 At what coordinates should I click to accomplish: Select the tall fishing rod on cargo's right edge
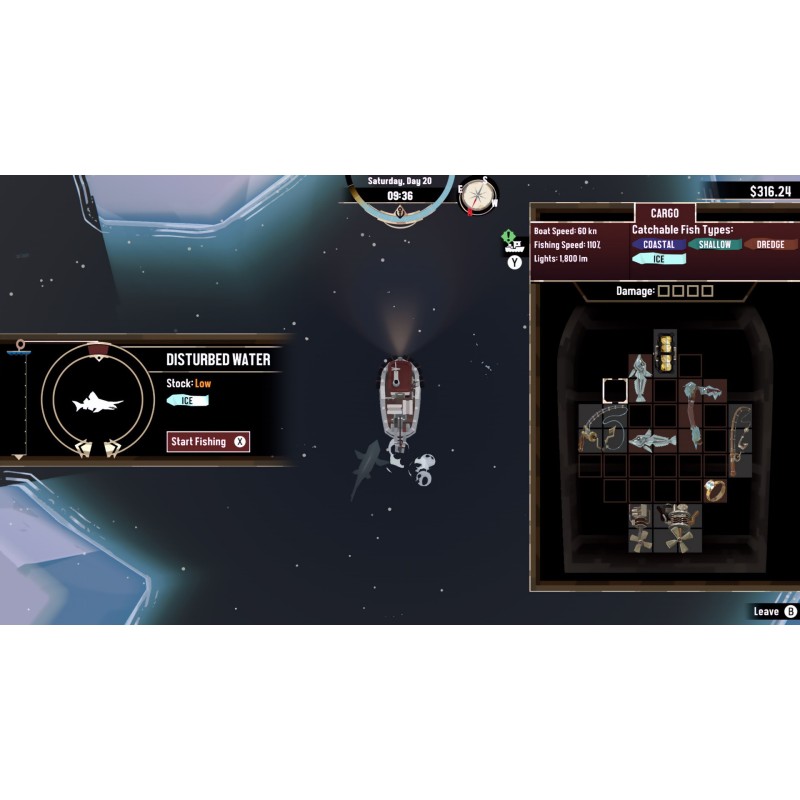coord(739,440)
